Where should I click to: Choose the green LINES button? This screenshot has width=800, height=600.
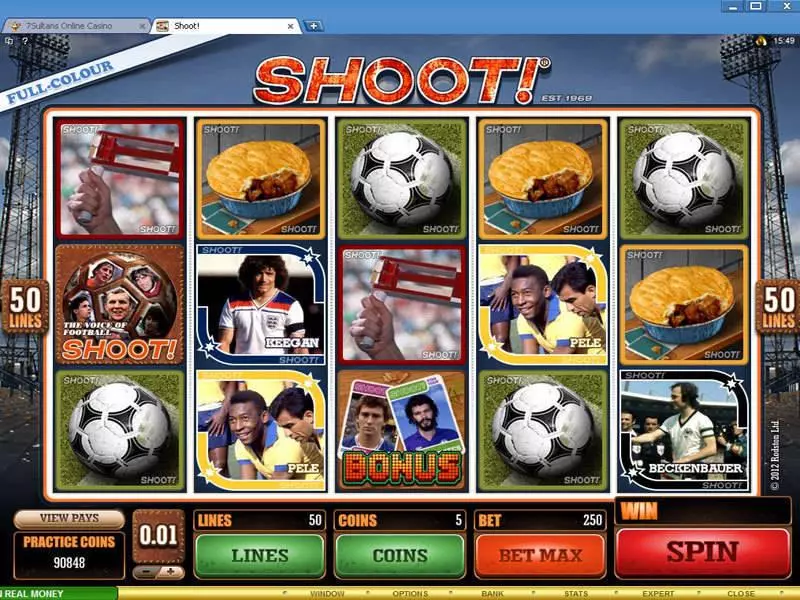point(259,555)
